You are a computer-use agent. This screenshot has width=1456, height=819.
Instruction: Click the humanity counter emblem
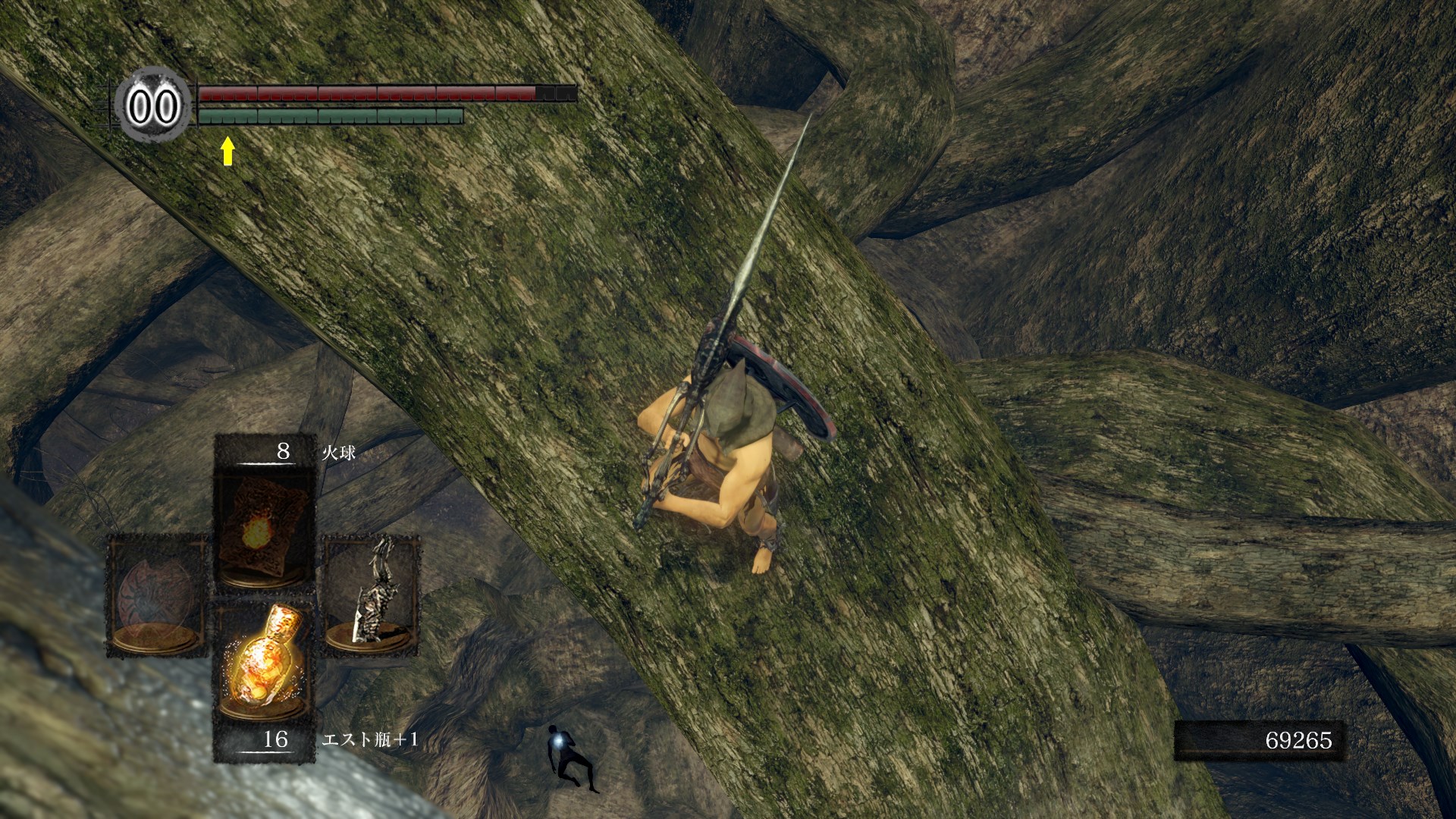click(152, 106)
